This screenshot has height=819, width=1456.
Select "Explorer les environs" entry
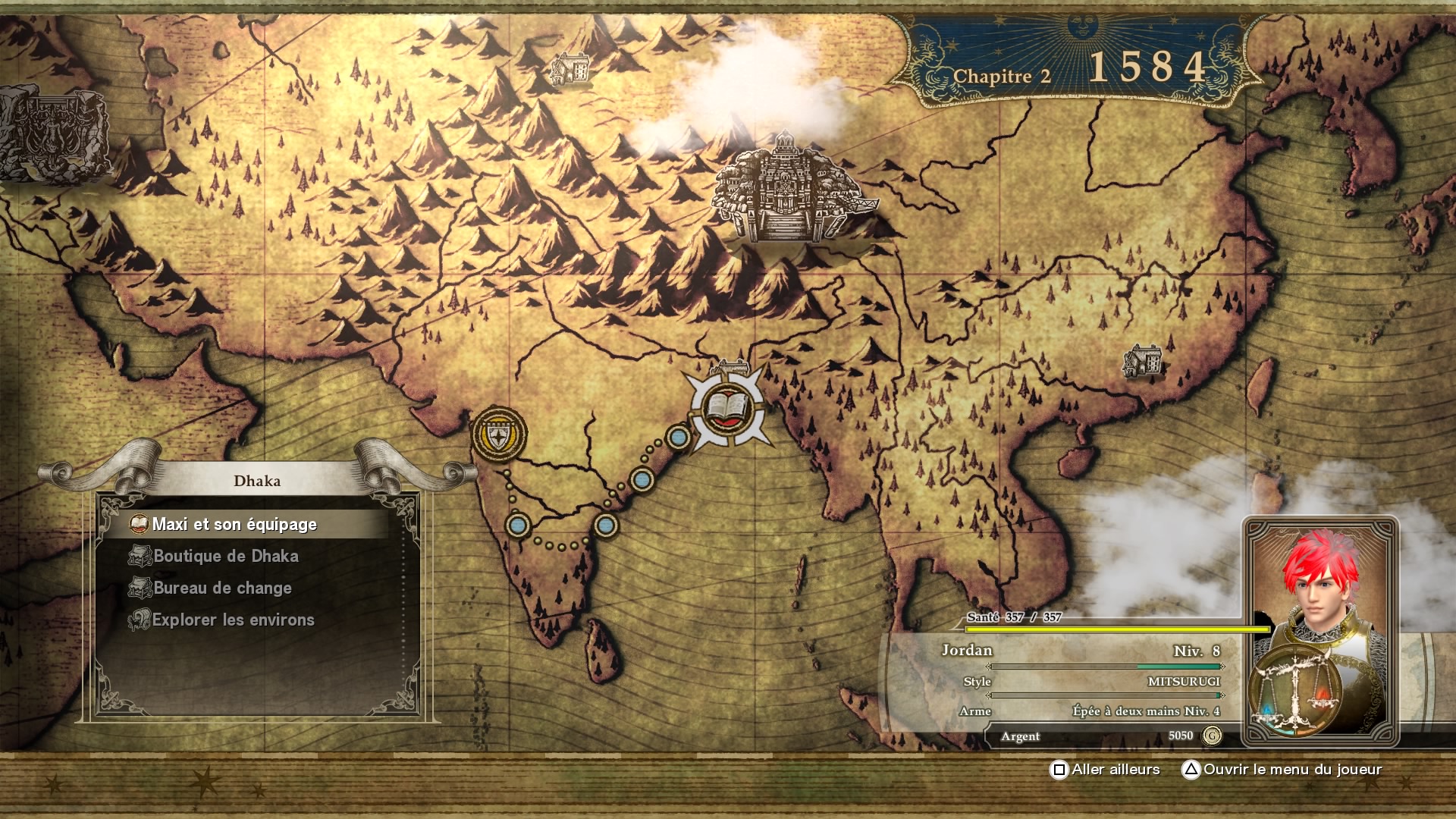click(233, 620)
